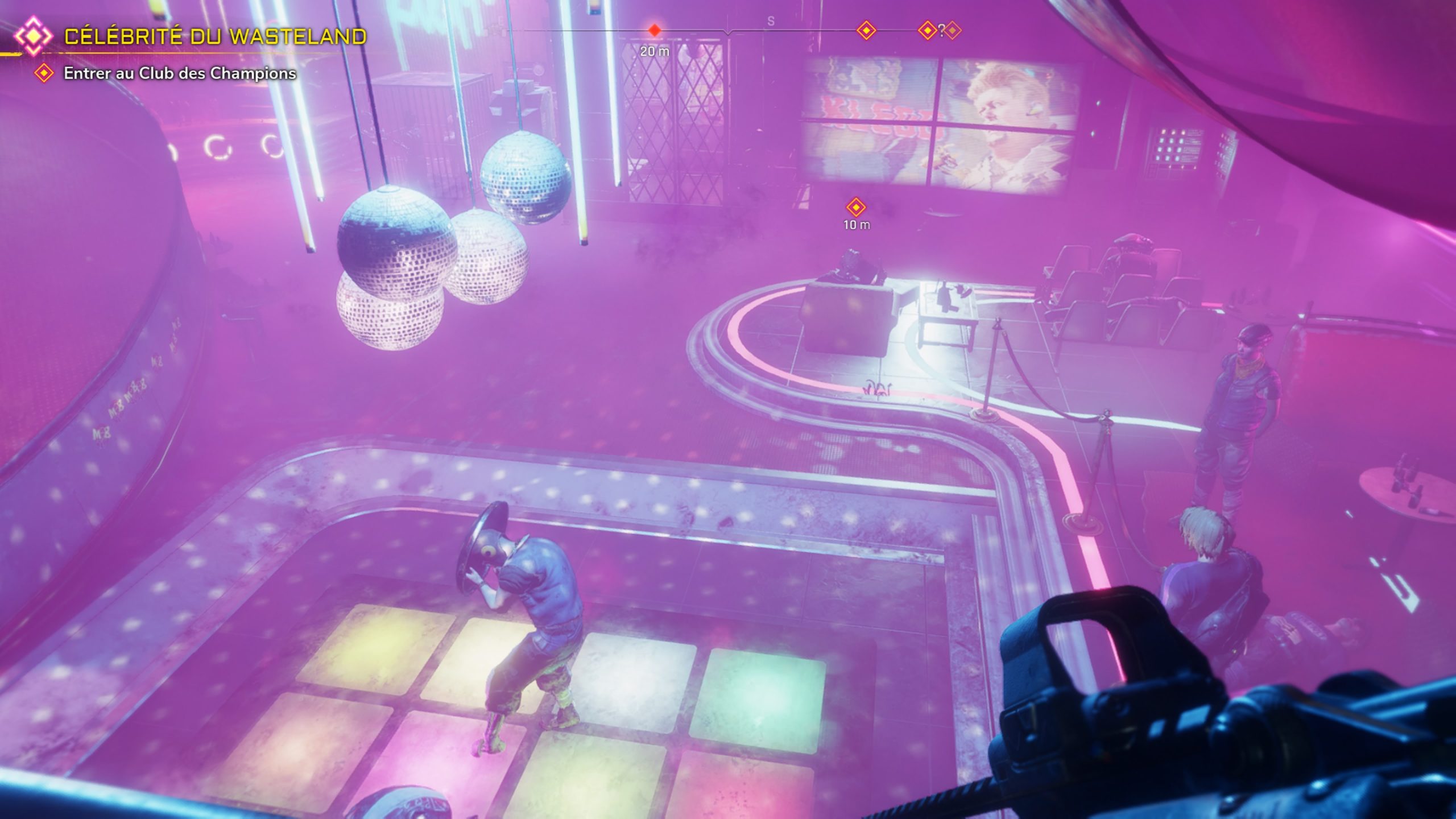Click the Célébrité du Wasteland quest title
The image size is (1456, 819).
[215, 36]
